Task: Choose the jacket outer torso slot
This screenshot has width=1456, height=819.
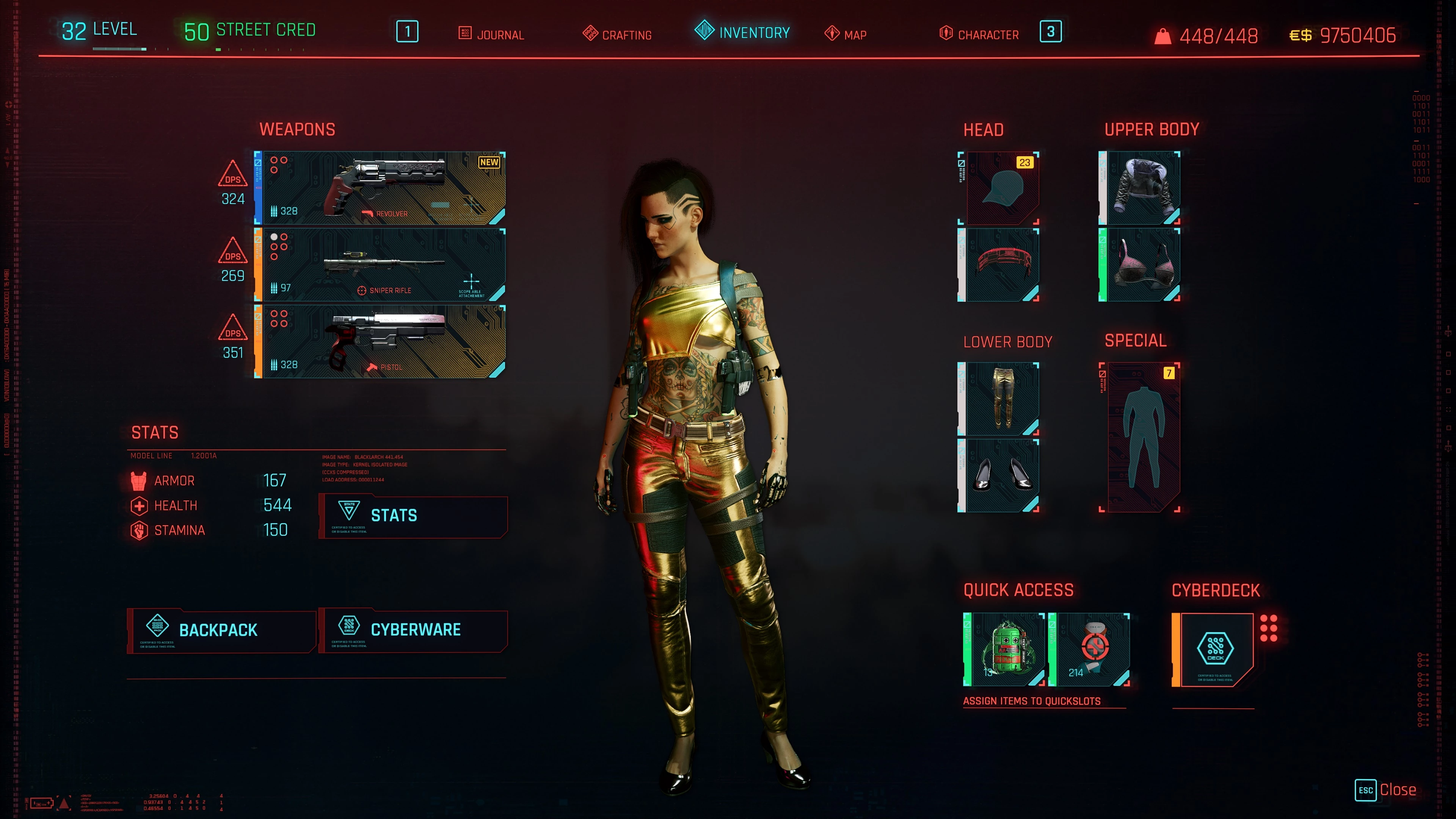Action: [x=1139, y=188]
